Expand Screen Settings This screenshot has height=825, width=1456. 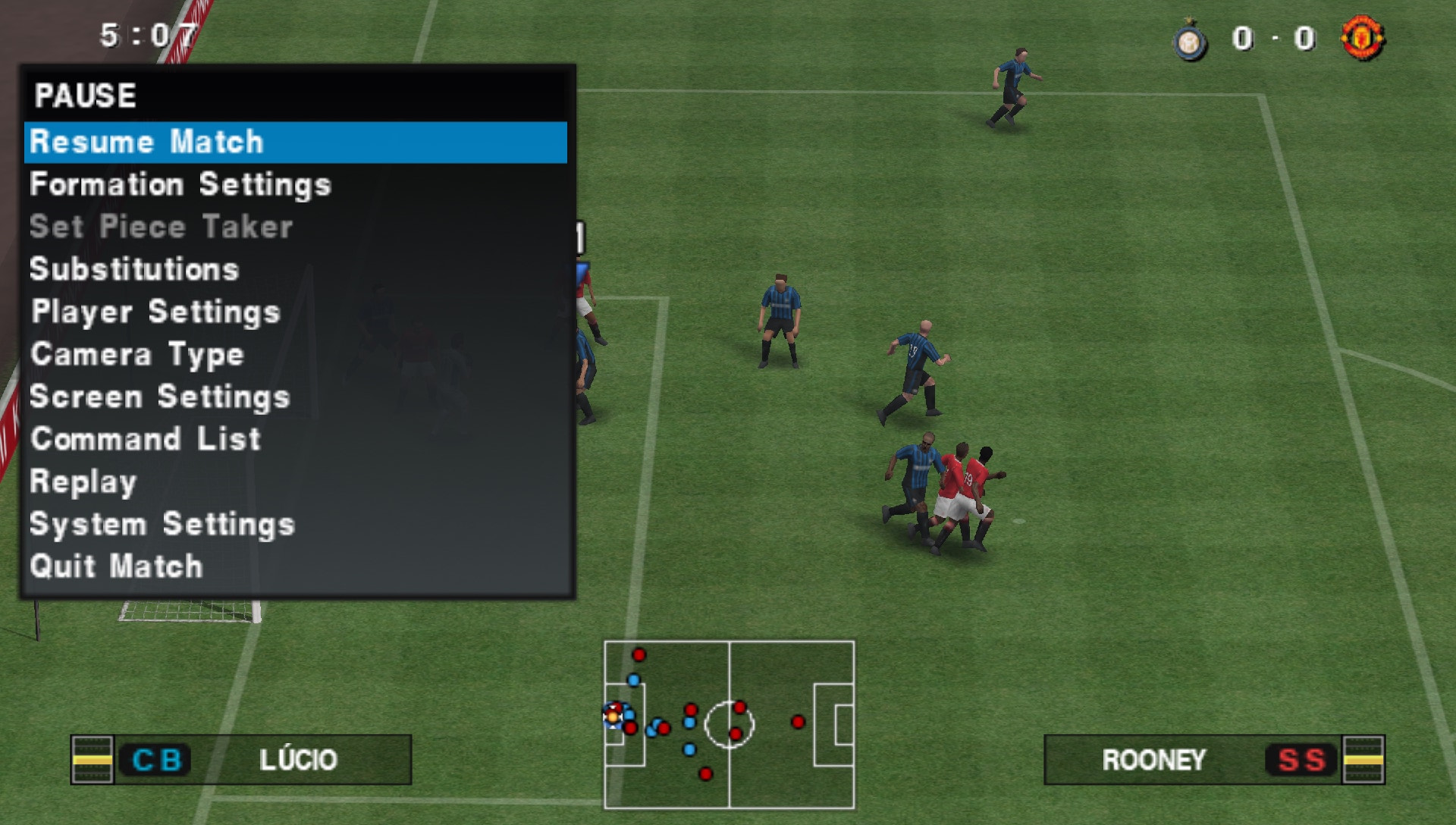tap(159, 397)
